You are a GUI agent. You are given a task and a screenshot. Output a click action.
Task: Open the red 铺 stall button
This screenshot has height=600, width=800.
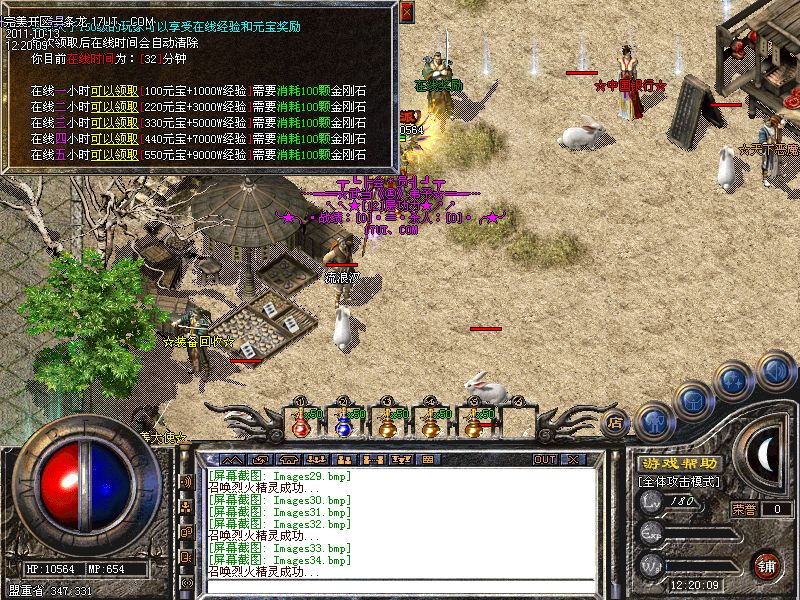[766, 564]
